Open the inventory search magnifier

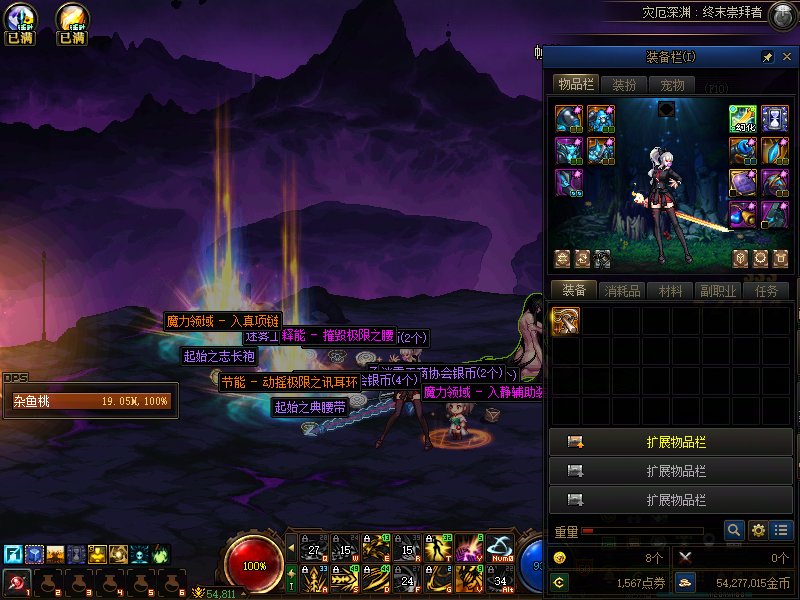[x=734, y=530]
